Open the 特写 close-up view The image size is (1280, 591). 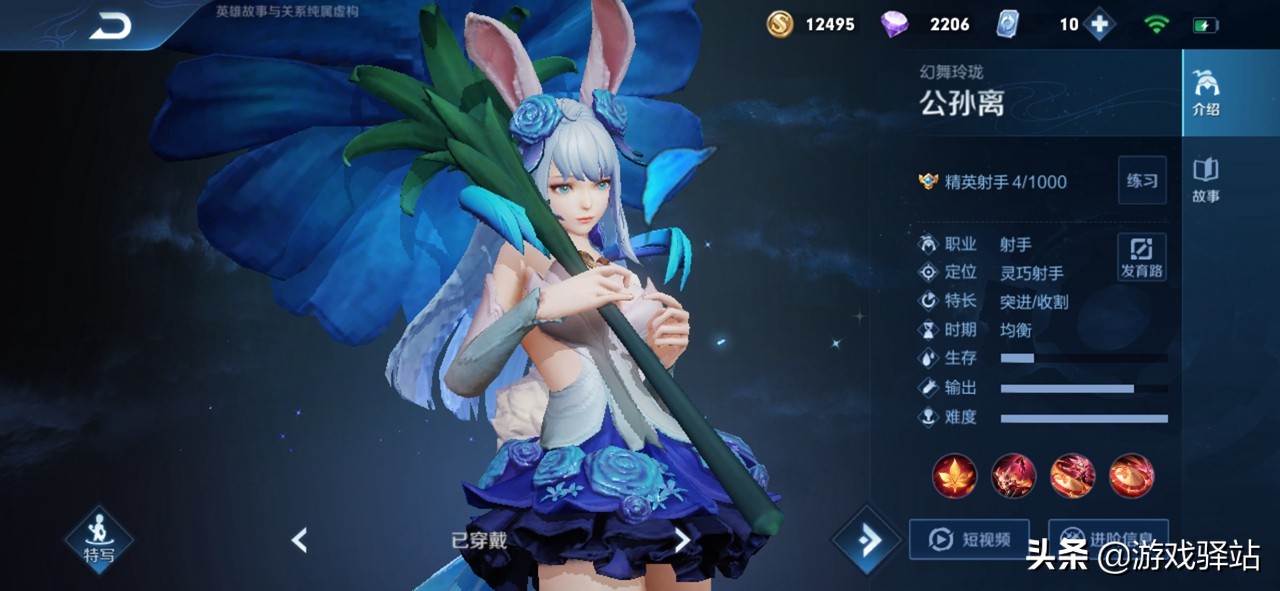pos(98,541)
